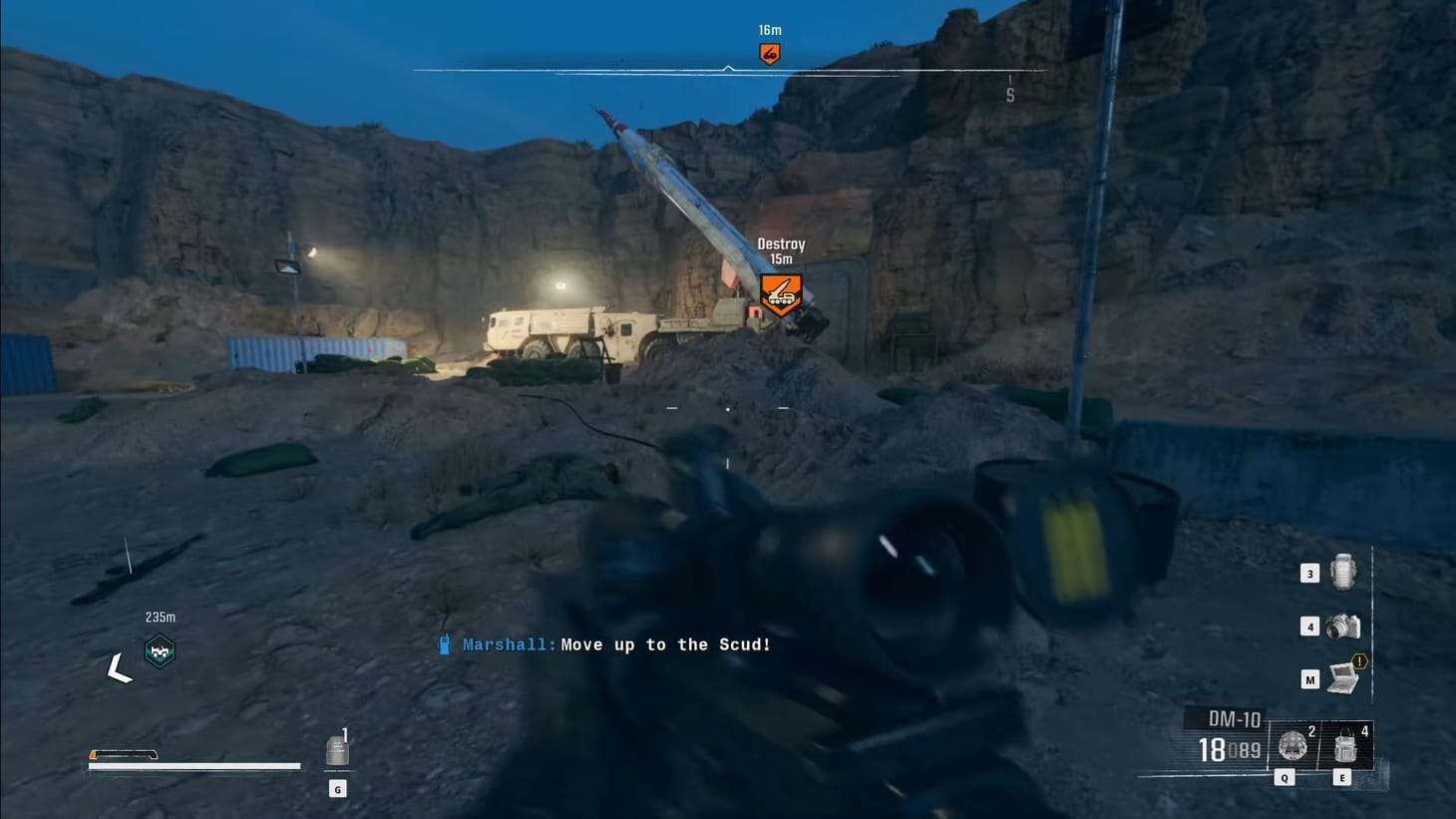Click the S marker on the compass bar
The image size is (1456, 819).
pyautogui.click(x=1009, y=95)
